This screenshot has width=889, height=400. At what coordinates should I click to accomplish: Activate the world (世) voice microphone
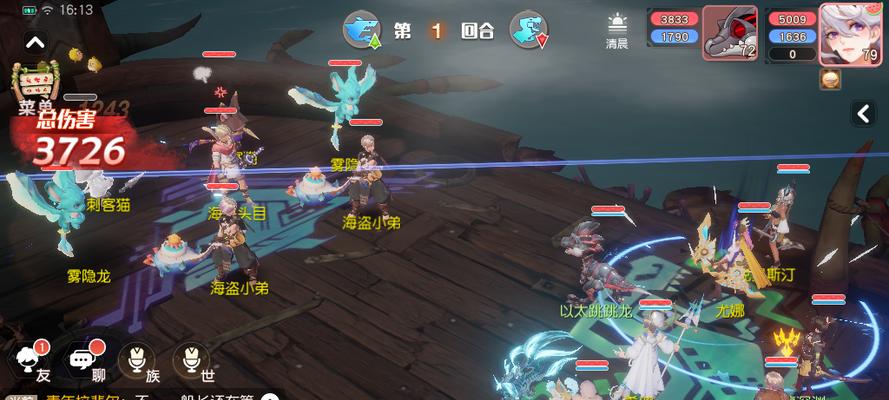pyautogui.click(x=191, y=361)
